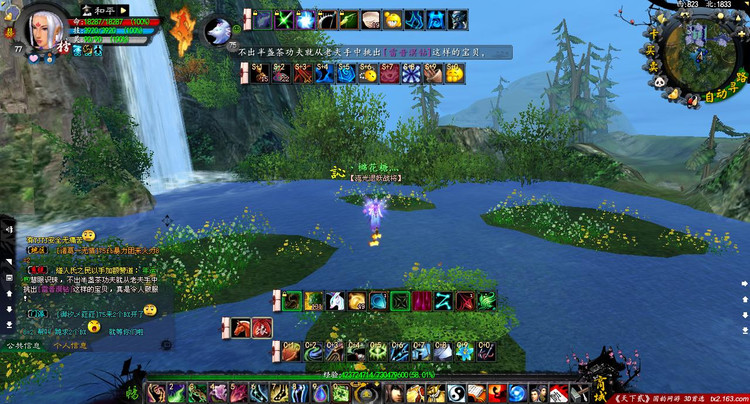Select the white wolf skill on middle bar
Image resolution: width=750 pixels, height=404 pixels.
pyautogui.click(x=334, y=300)
